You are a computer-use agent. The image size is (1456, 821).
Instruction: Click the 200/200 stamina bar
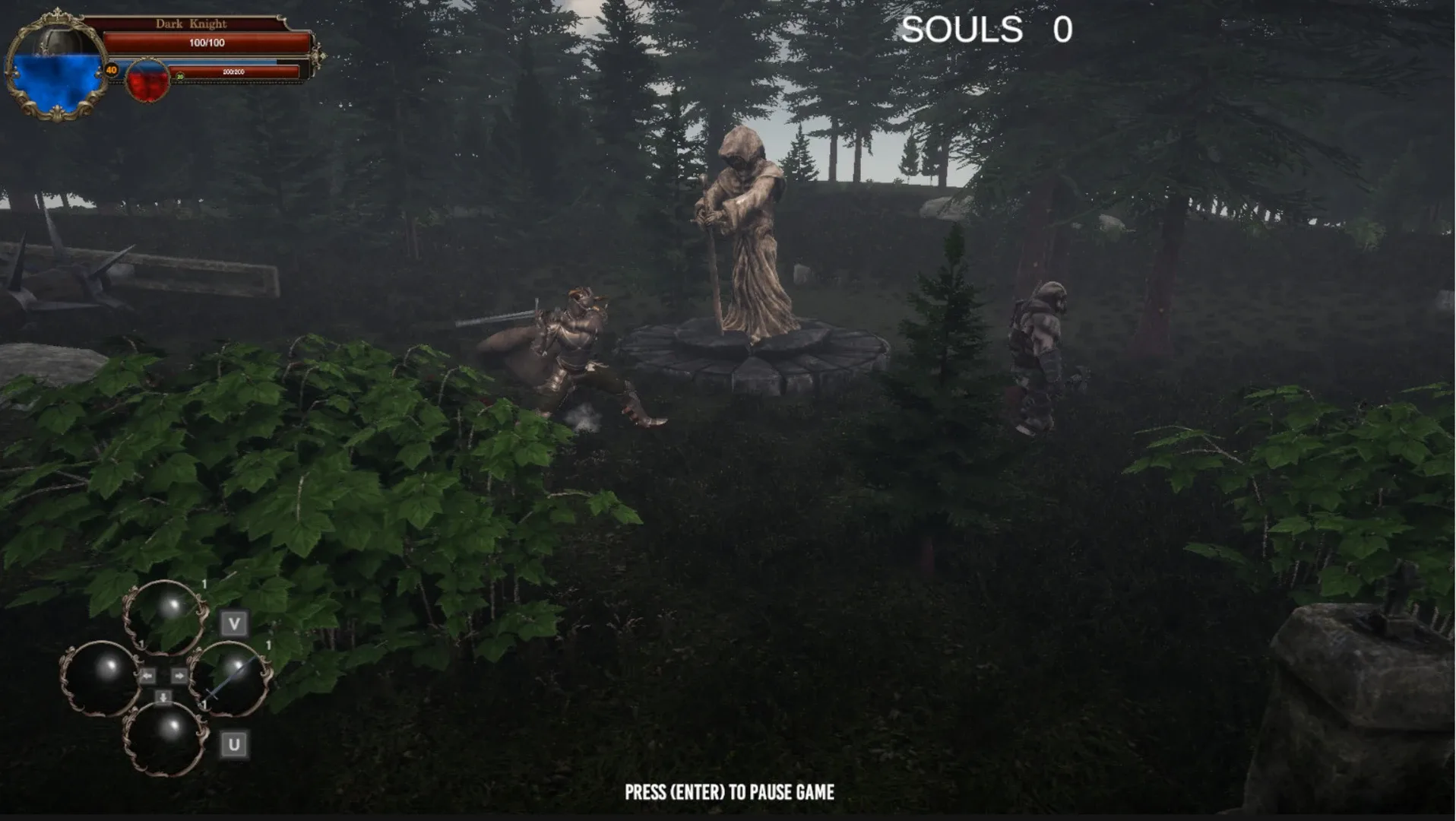(232, 72)
